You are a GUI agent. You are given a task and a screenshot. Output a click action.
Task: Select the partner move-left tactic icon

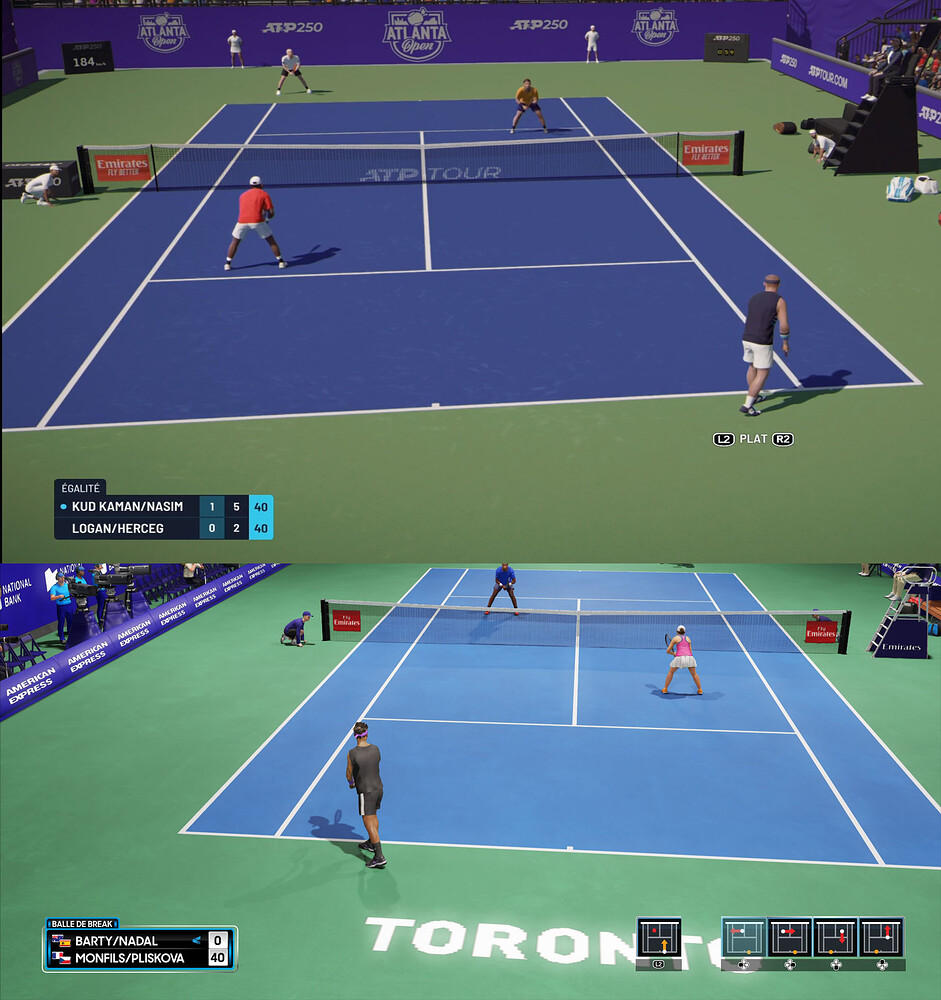point(743,938)
